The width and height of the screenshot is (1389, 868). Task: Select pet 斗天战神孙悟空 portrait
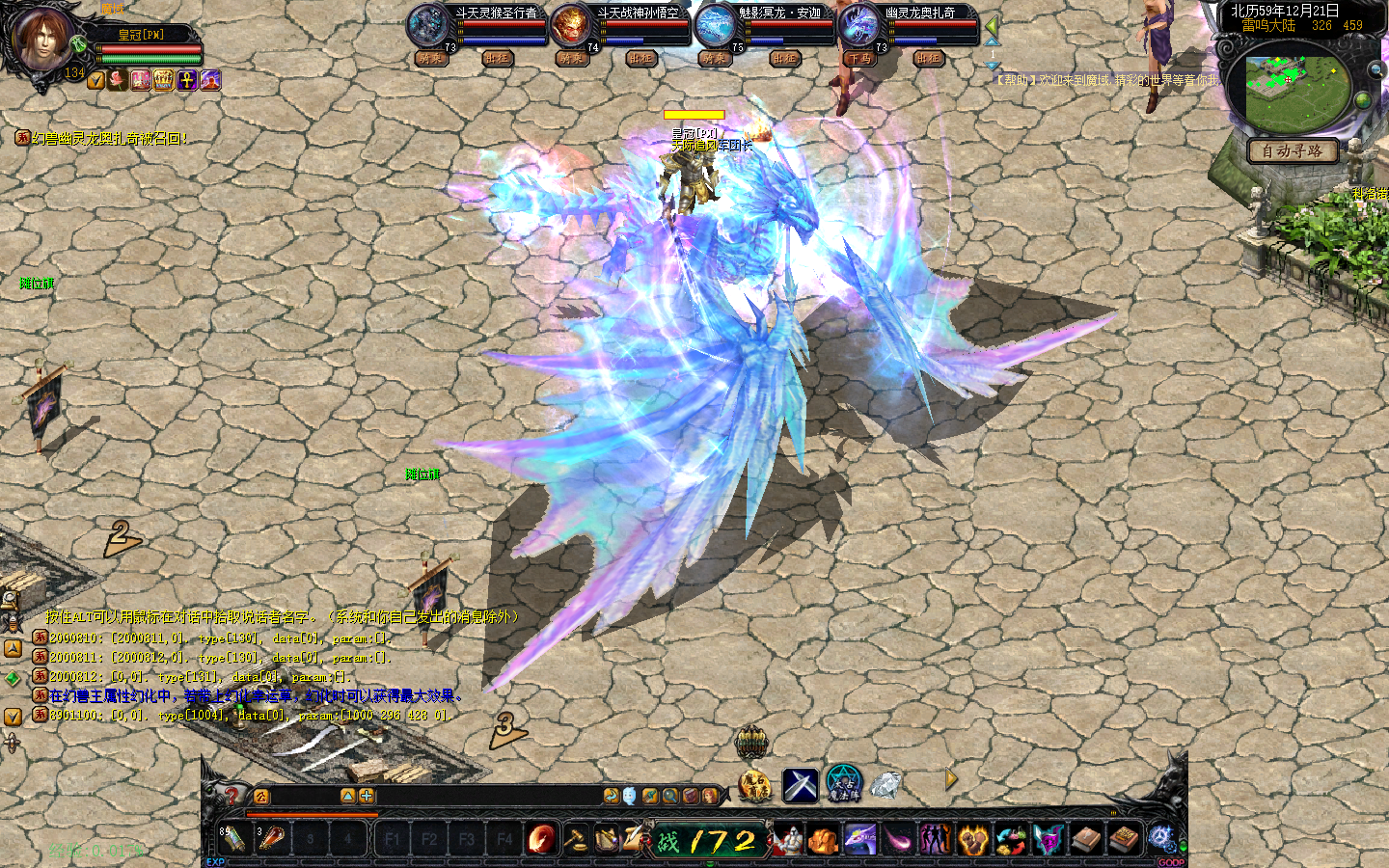(570, 25)
